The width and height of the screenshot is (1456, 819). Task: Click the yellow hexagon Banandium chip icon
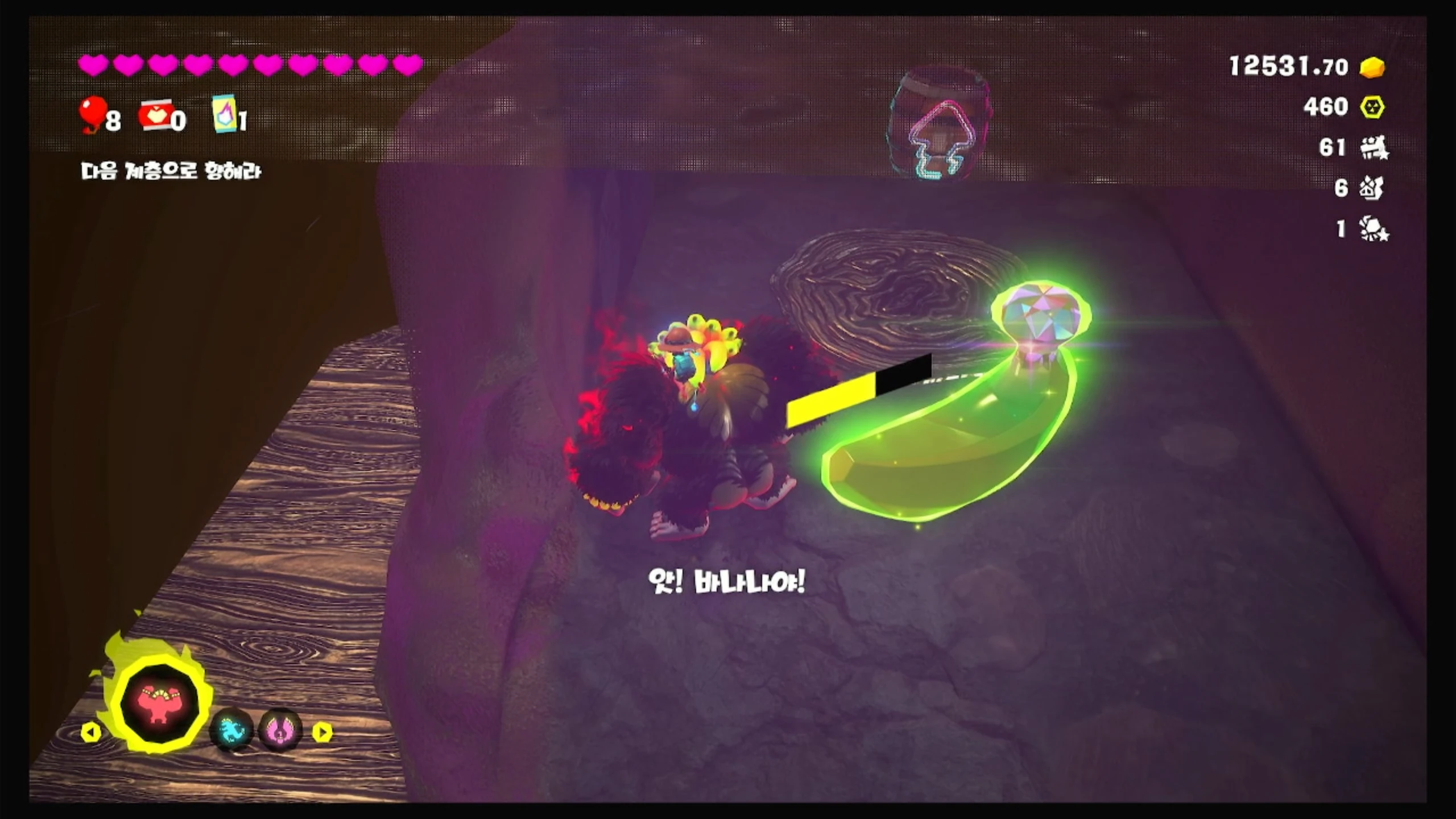[x=1372, y=107]
